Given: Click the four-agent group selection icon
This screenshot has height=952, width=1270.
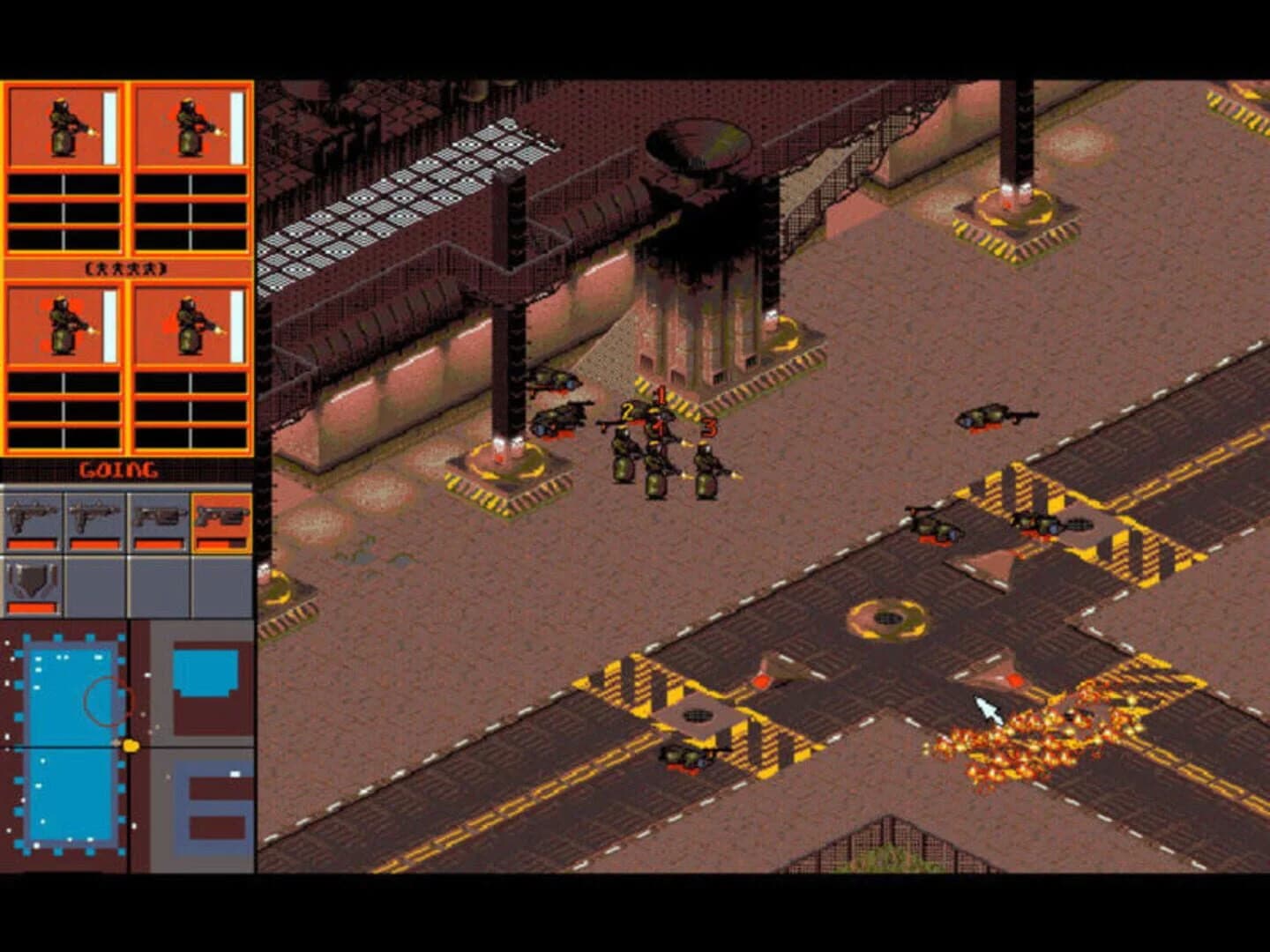Looking at the screenshot, I should coord(126,266).
